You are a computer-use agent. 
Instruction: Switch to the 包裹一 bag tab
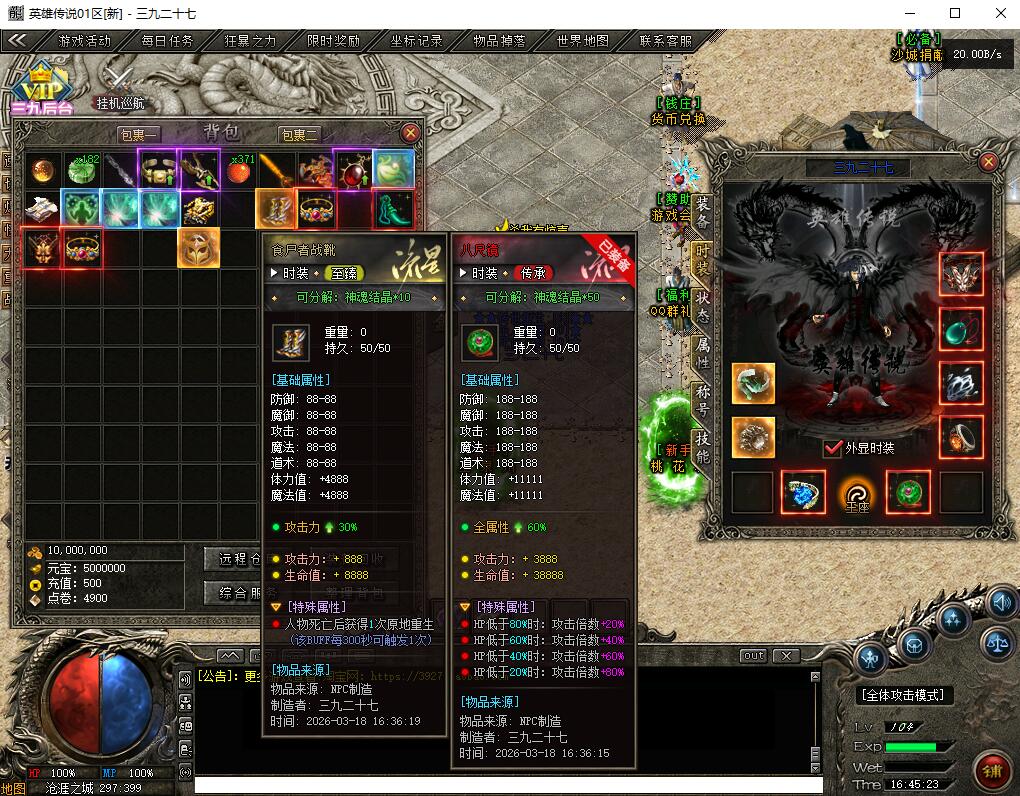140,135
